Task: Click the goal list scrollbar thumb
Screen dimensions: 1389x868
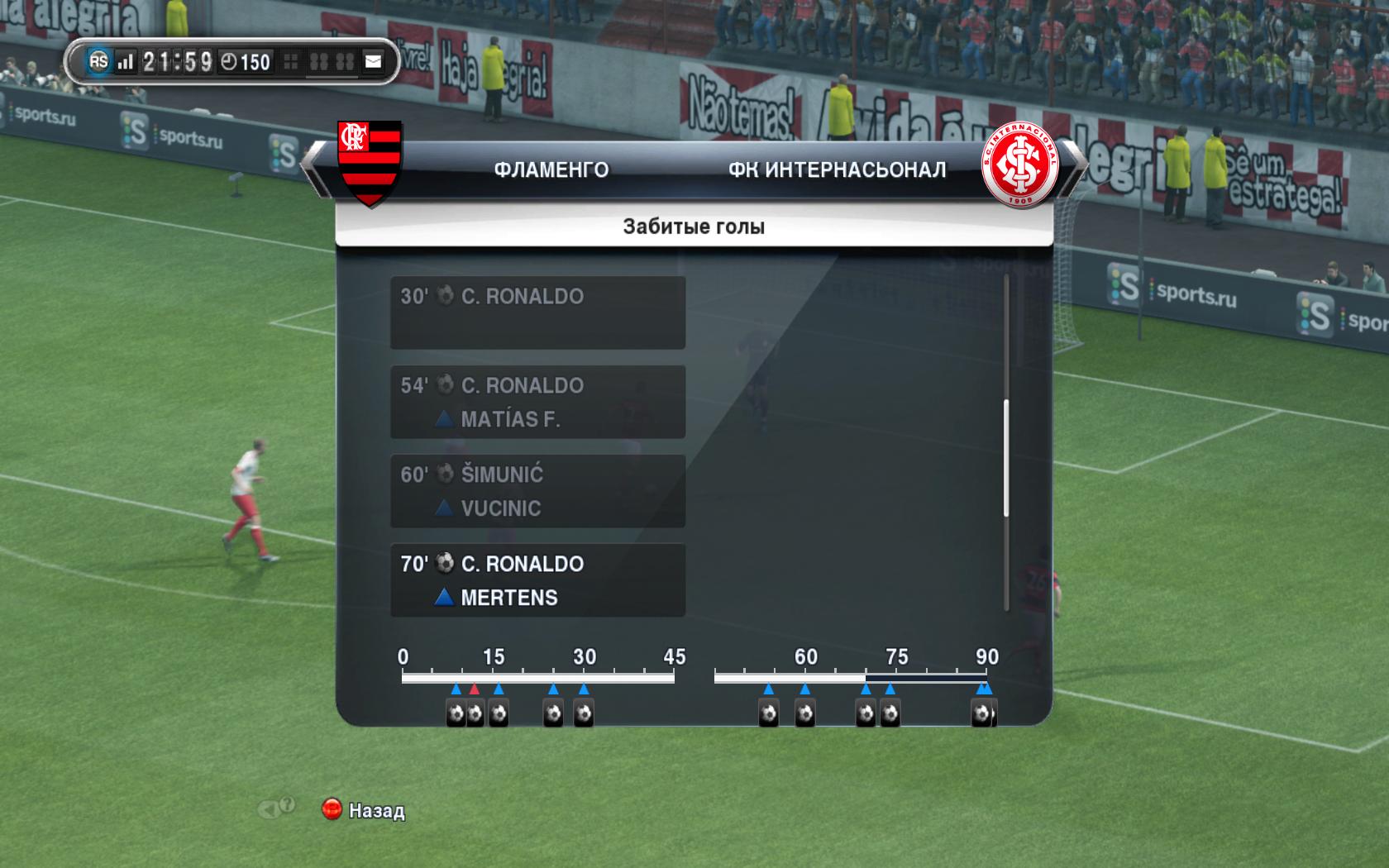Action: coord(1006,458)
